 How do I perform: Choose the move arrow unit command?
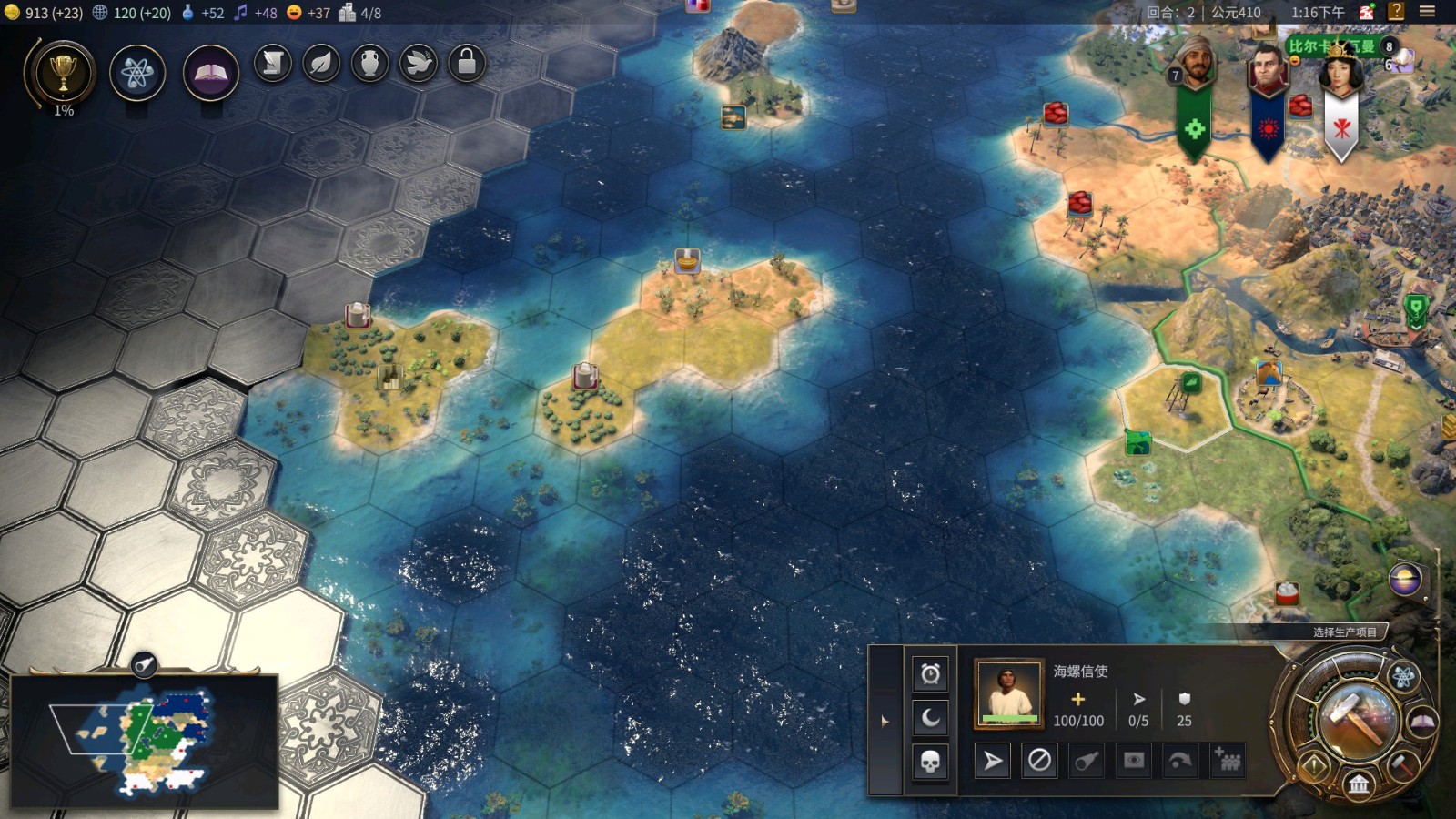[x=993, y=761]
